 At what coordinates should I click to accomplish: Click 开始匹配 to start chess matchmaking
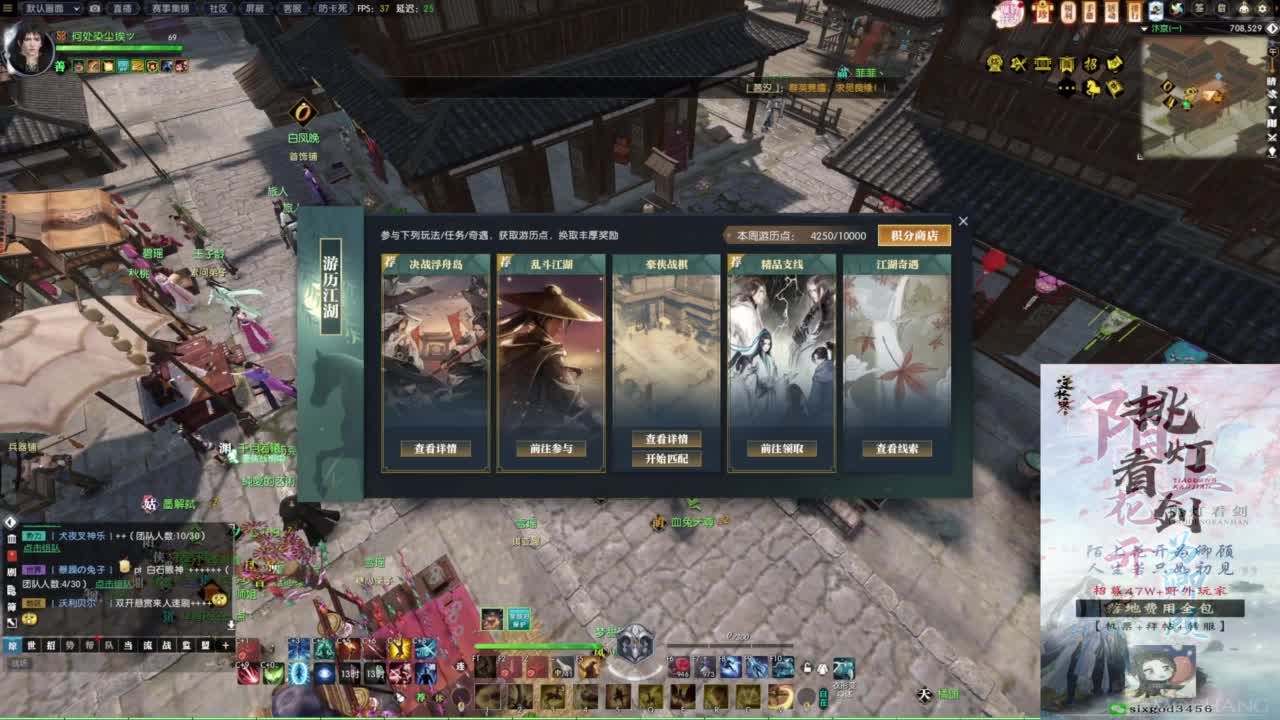tap(667, 457)
